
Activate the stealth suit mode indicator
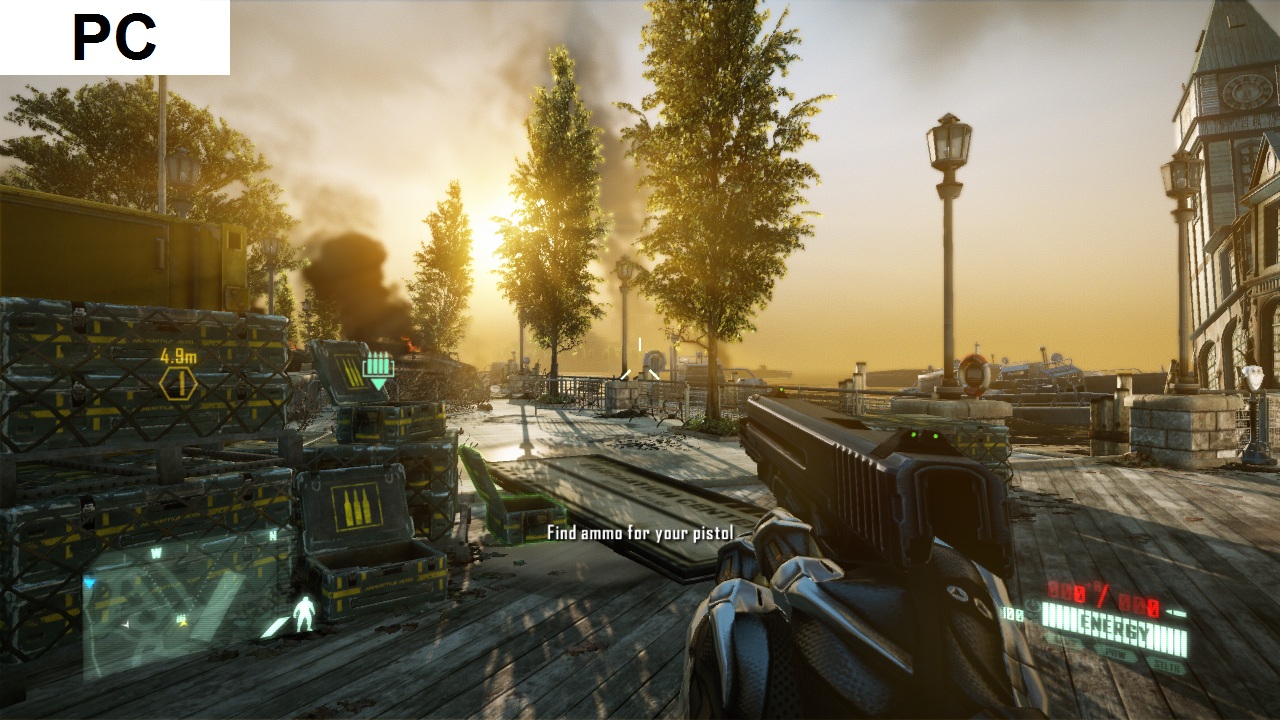coord(1164,665)
